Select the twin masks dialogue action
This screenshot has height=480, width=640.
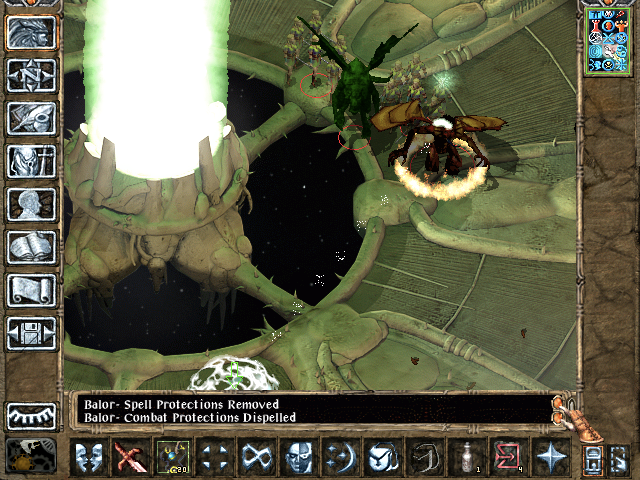(87, 458)
